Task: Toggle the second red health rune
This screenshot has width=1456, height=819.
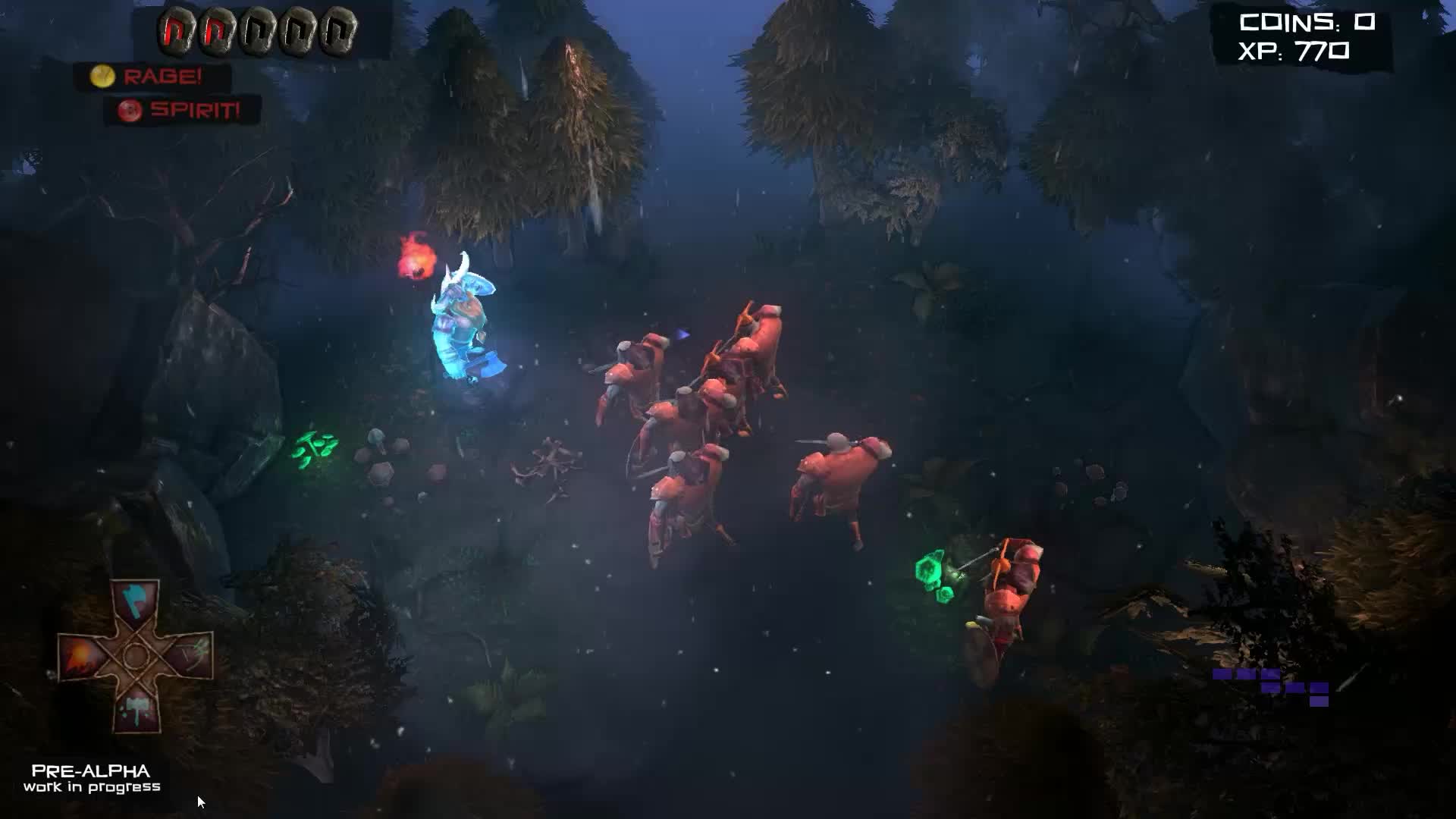Action: tap(218, 30)
